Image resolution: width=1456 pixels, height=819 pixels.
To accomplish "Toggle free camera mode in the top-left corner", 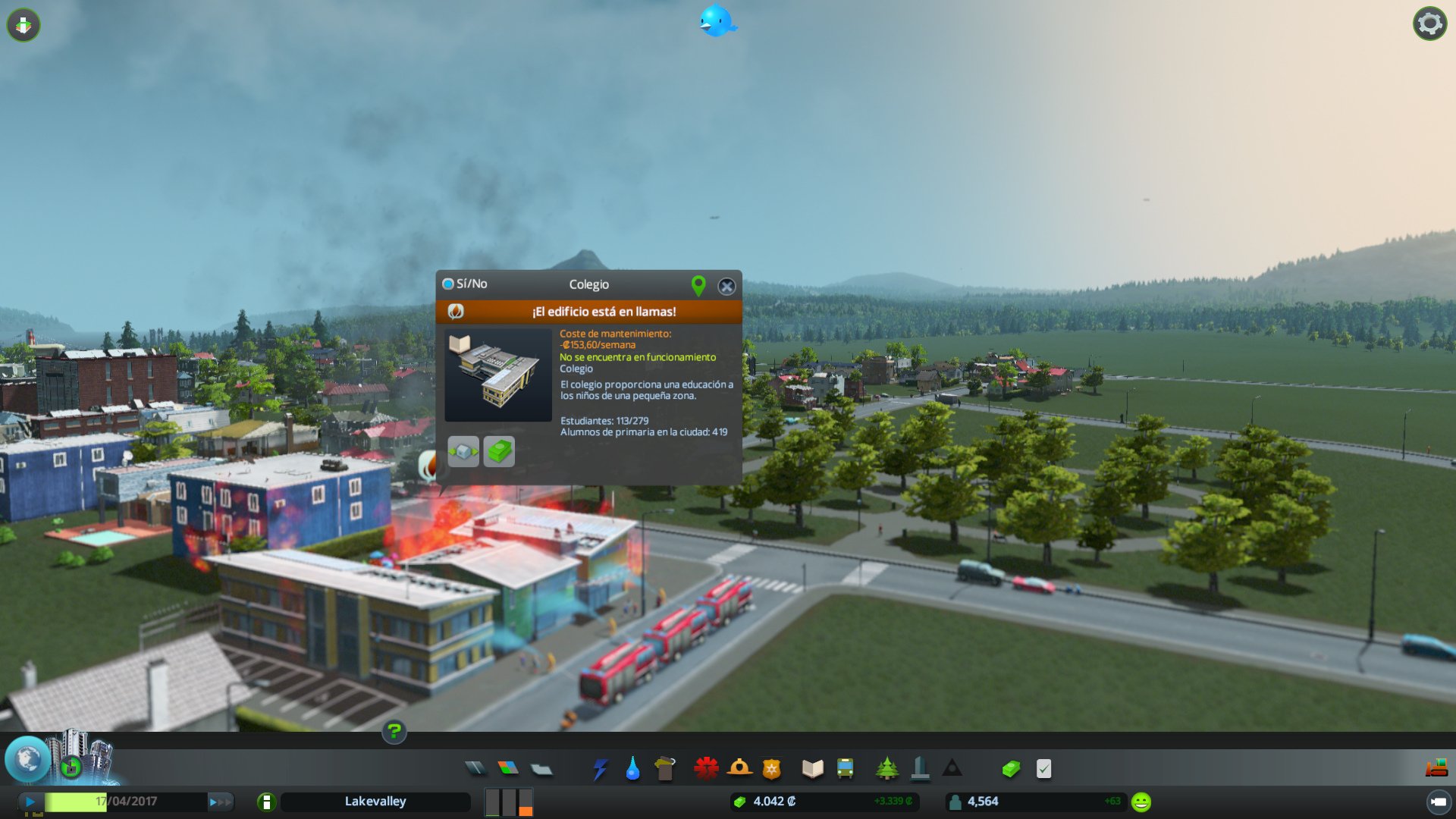I will coord(24,25).
